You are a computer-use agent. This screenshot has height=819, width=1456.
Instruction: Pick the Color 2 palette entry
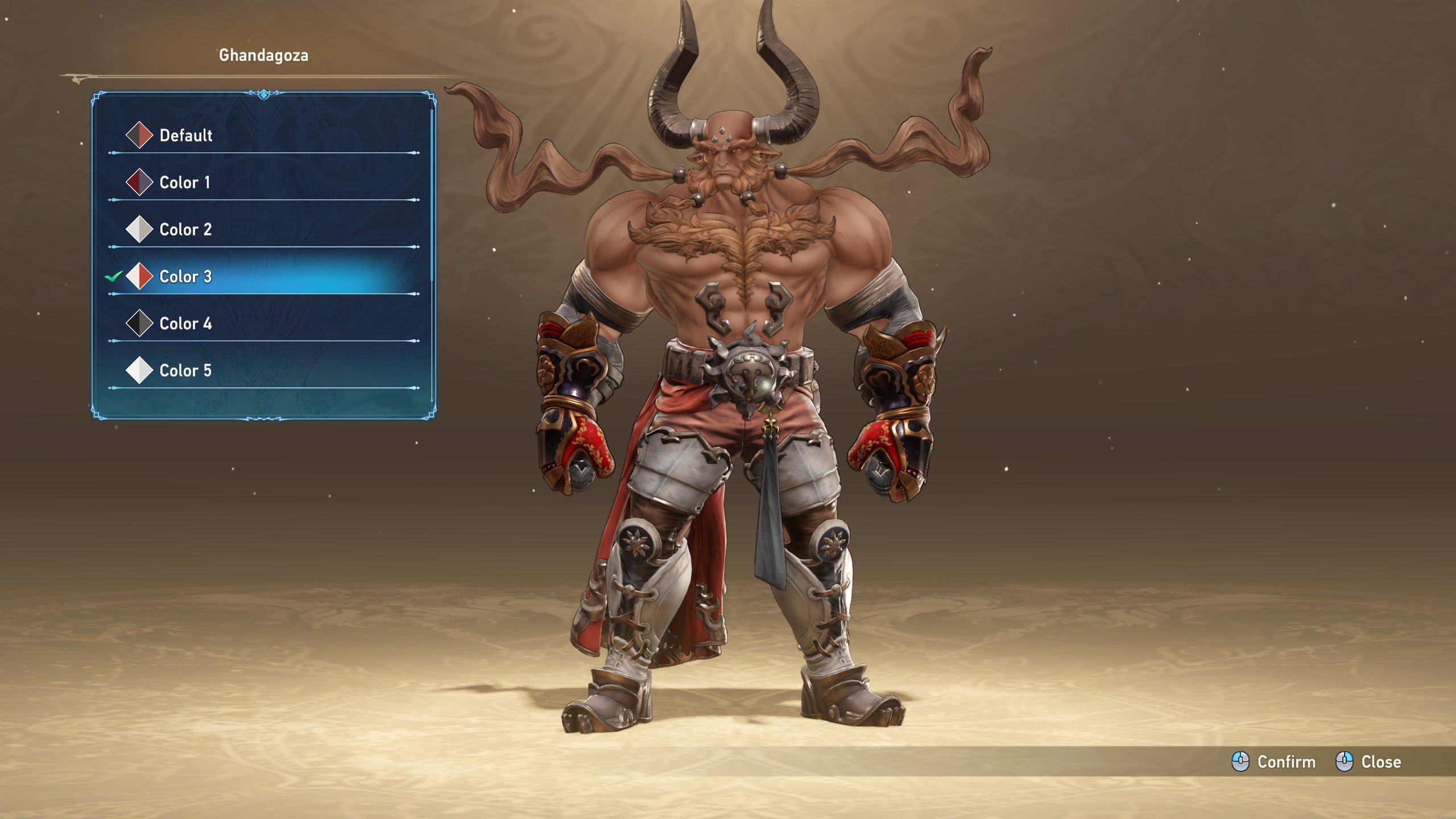[x=185, y=230]
